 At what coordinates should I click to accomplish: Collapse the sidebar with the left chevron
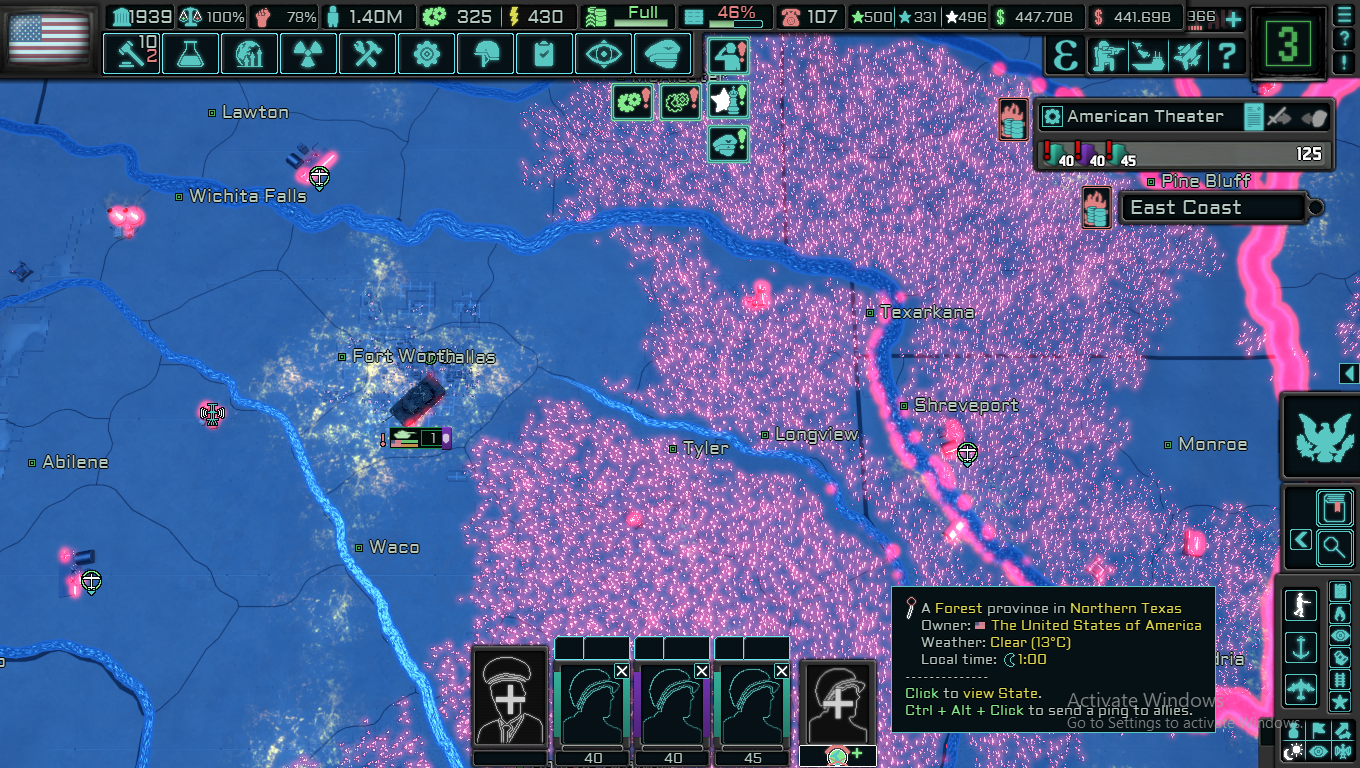coord(1299,538)
